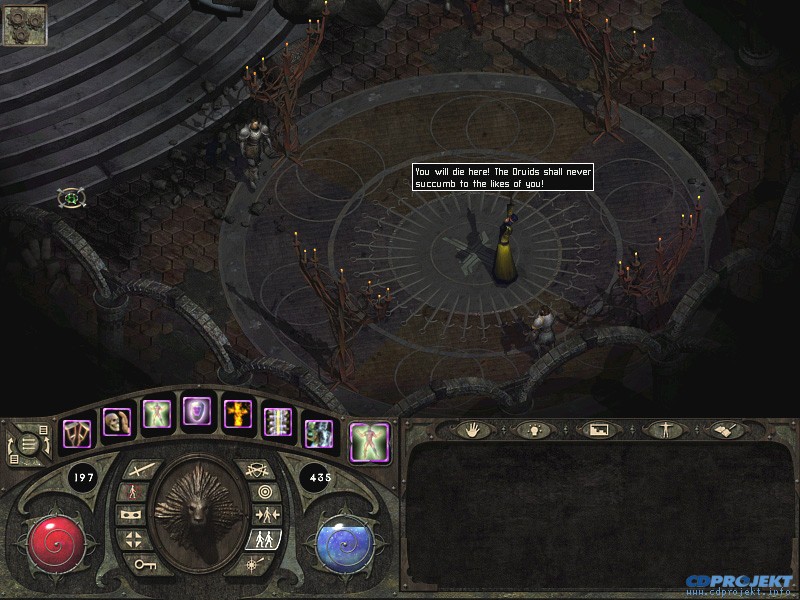Activate the skull spell icon

click(x=116, y=422)
